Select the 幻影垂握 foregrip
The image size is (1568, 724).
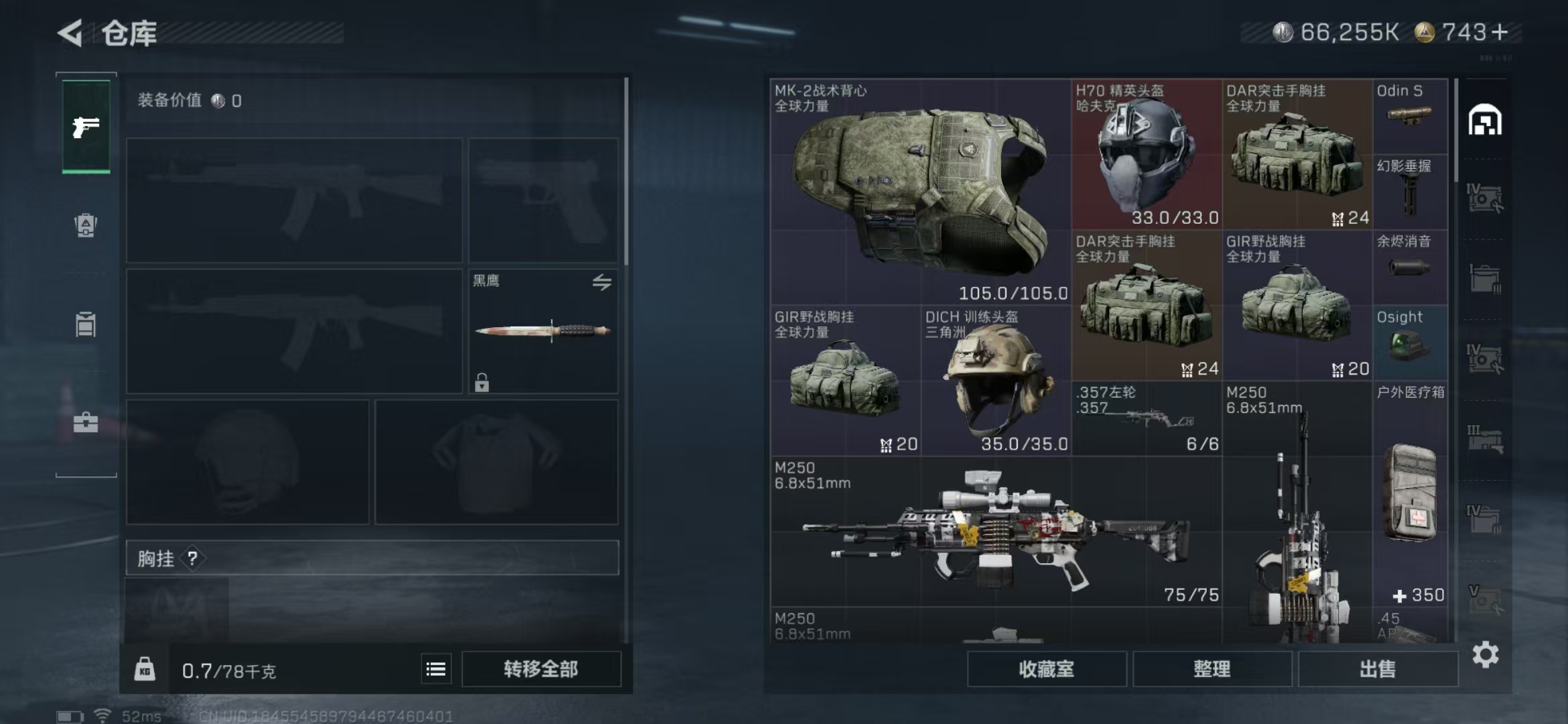[1410, 192]
